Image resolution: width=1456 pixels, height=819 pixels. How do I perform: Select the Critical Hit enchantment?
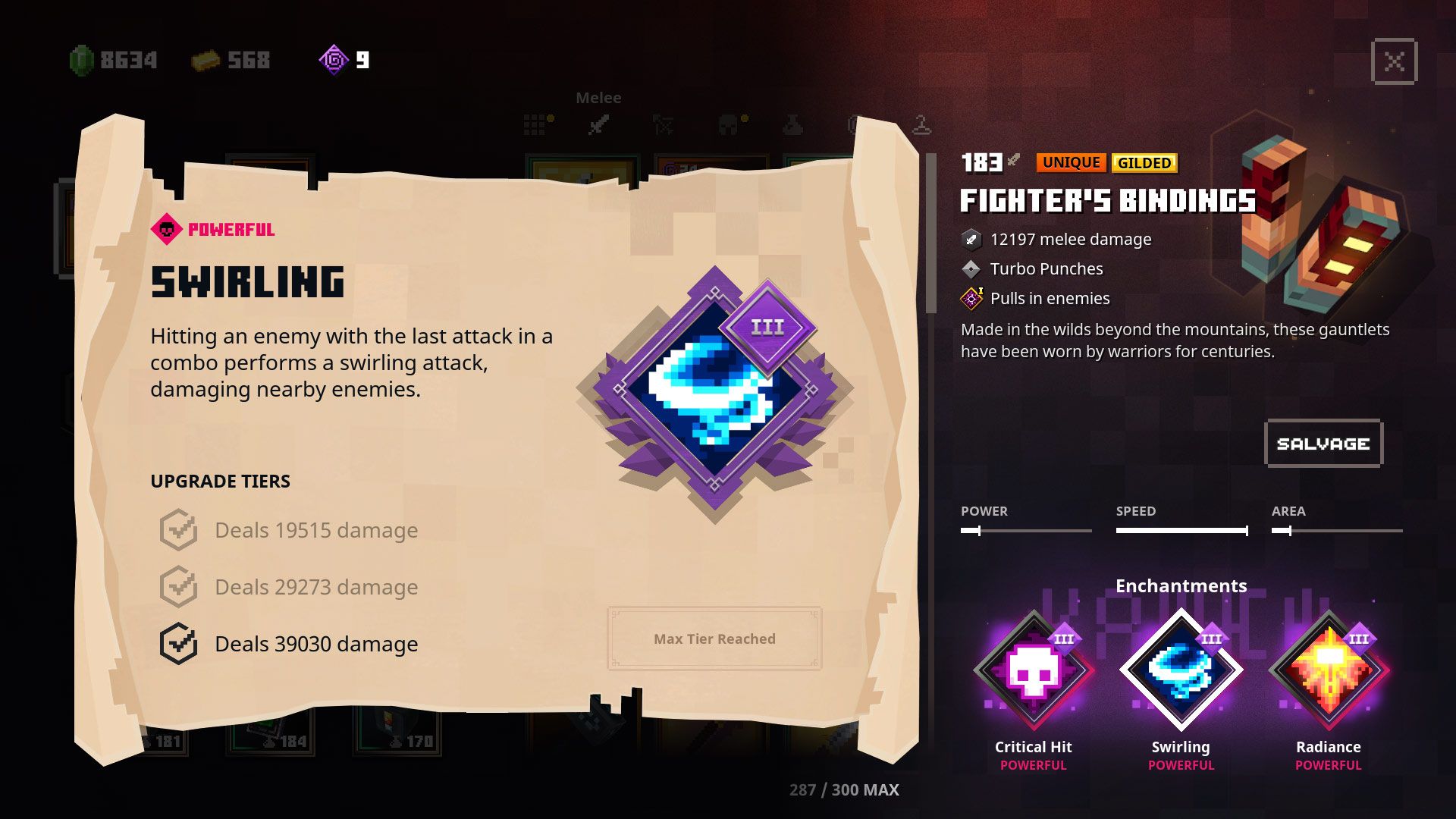click(1033, 671)
